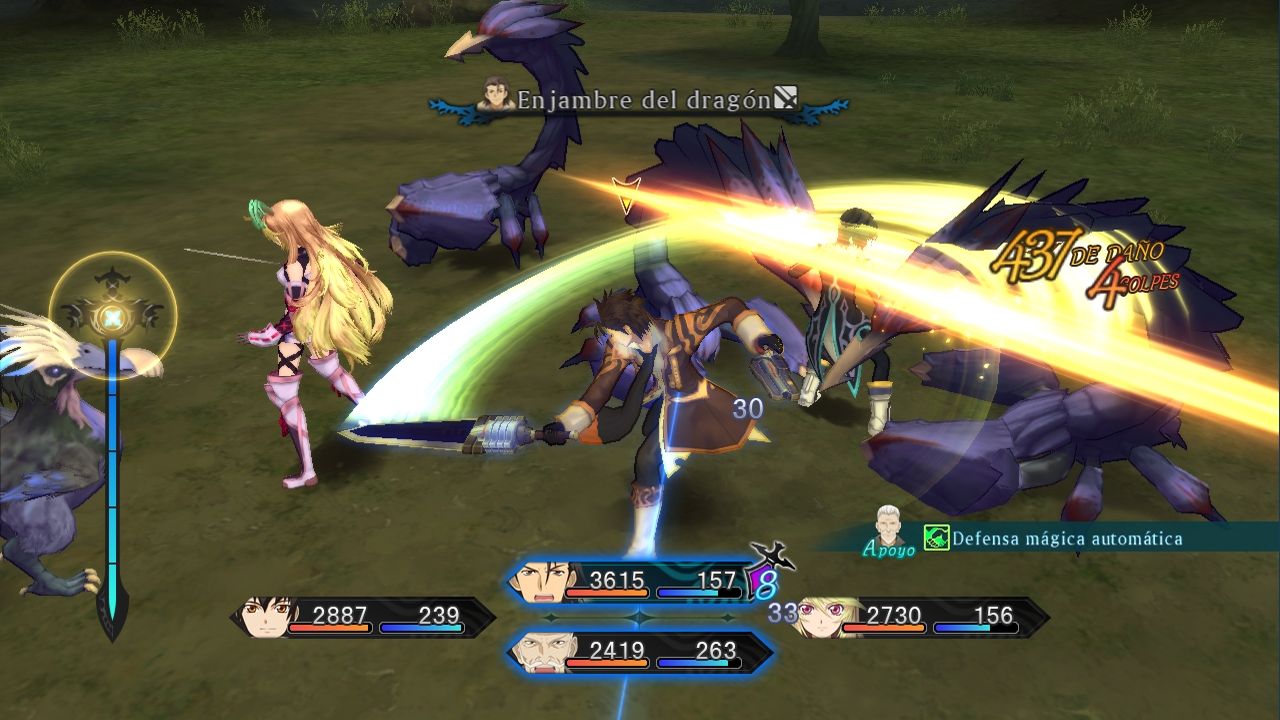Select the yellow enemy target cursor
The height and width of the screenshot is (720, 1280).
[x=627, y=195]
